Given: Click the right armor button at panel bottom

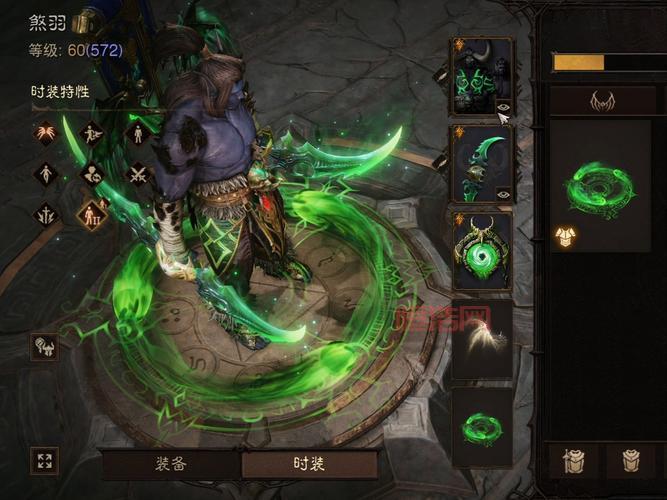Looking at the screenshot, I should pos(632,462).
